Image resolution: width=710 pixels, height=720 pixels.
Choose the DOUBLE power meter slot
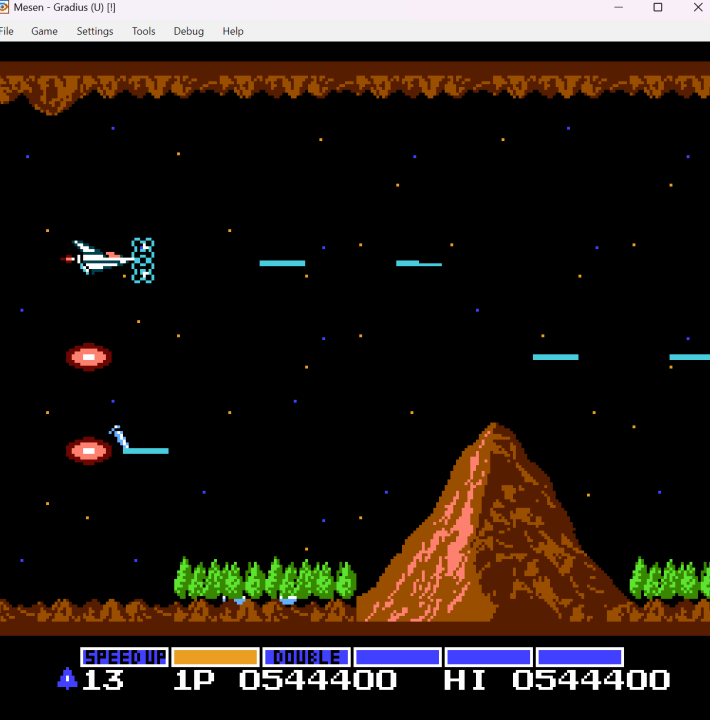(x=306, y=657)
